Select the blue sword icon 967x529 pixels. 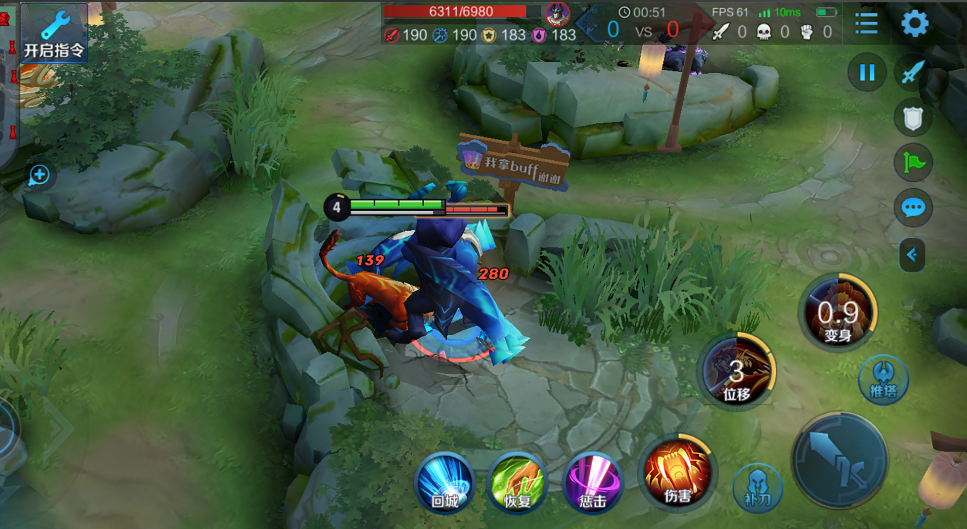(912, 72)
